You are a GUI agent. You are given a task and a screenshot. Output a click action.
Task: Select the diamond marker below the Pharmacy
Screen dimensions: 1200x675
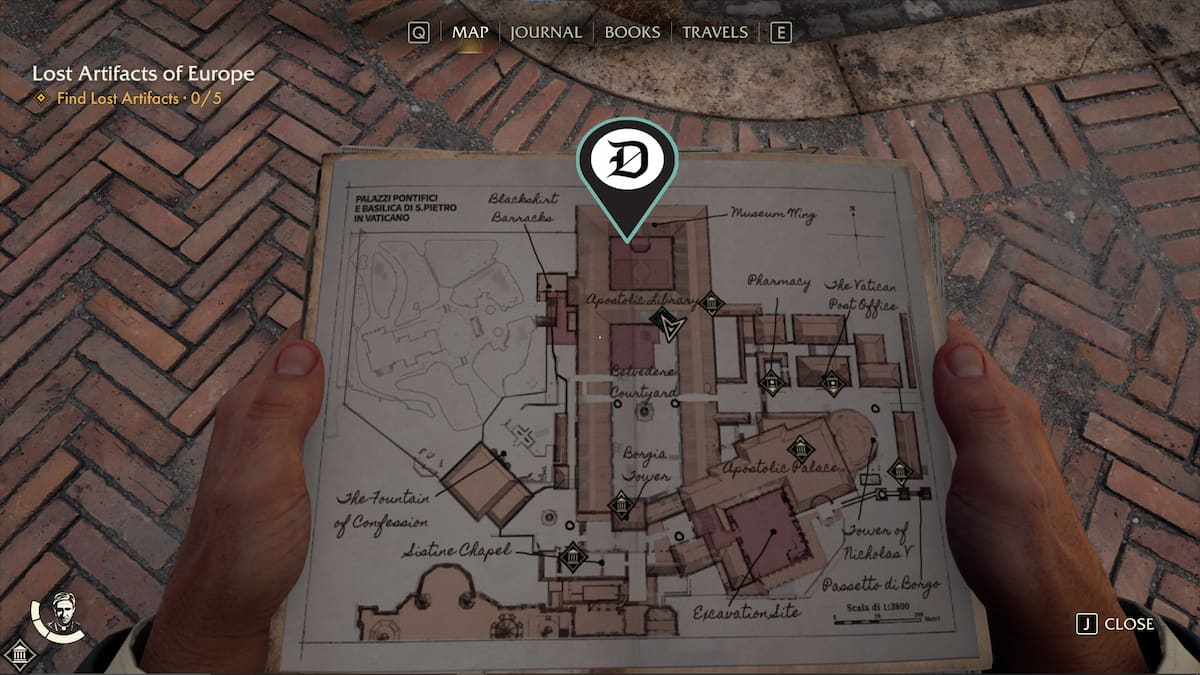point(770,381)
